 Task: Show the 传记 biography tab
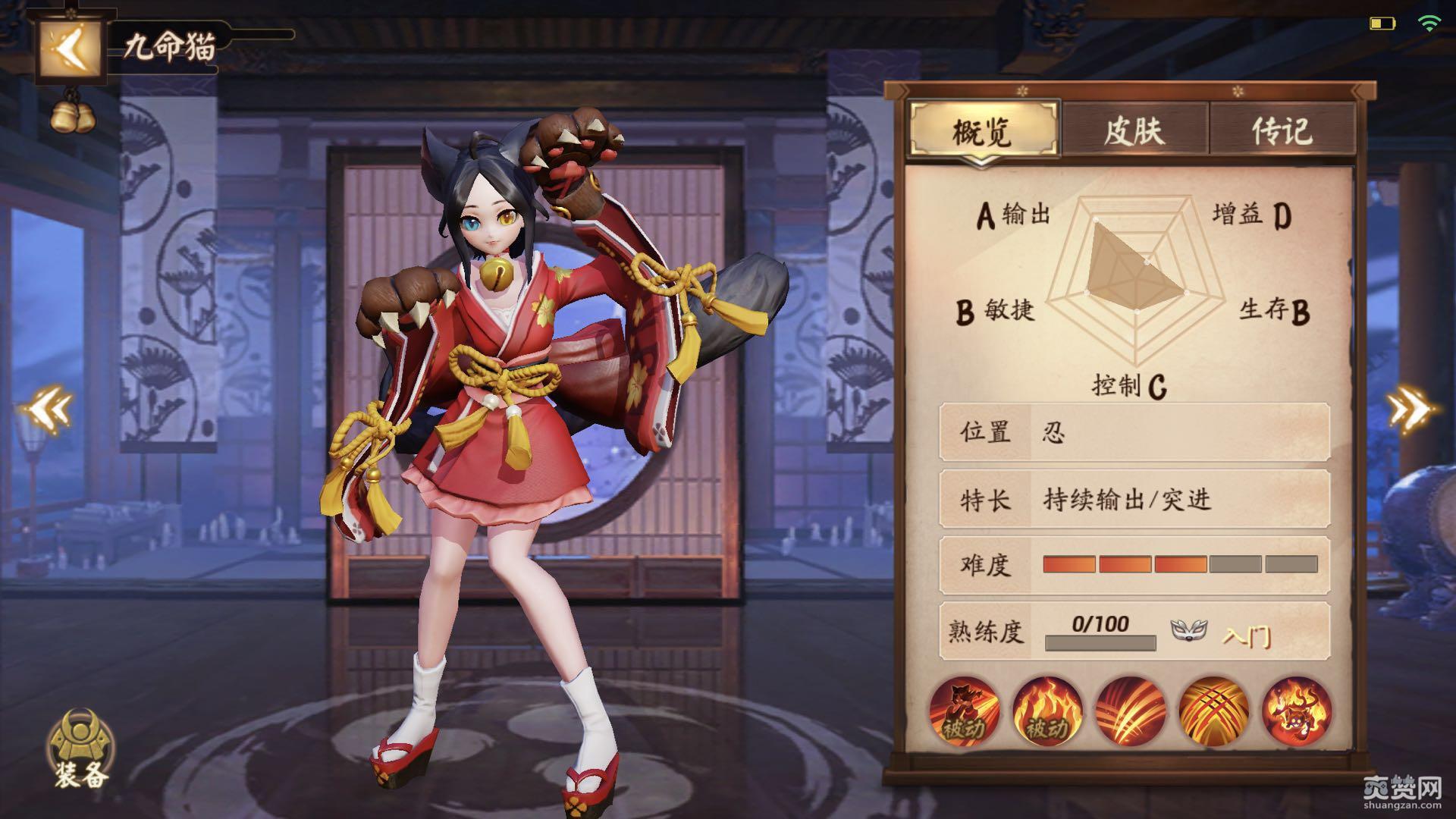tap(1282, 130)
